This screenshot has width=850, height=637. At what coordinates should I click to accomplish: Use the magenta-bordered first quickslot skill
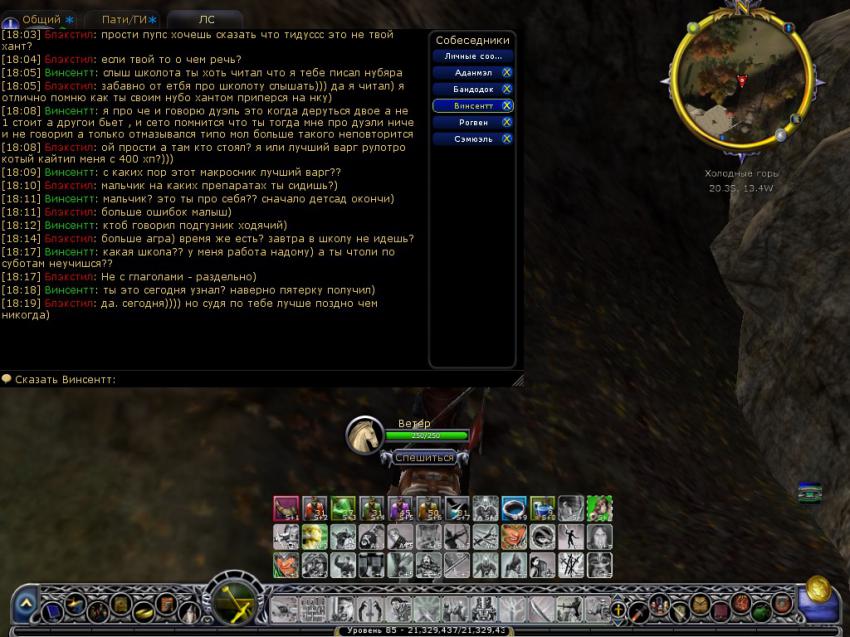pos(286,508)
